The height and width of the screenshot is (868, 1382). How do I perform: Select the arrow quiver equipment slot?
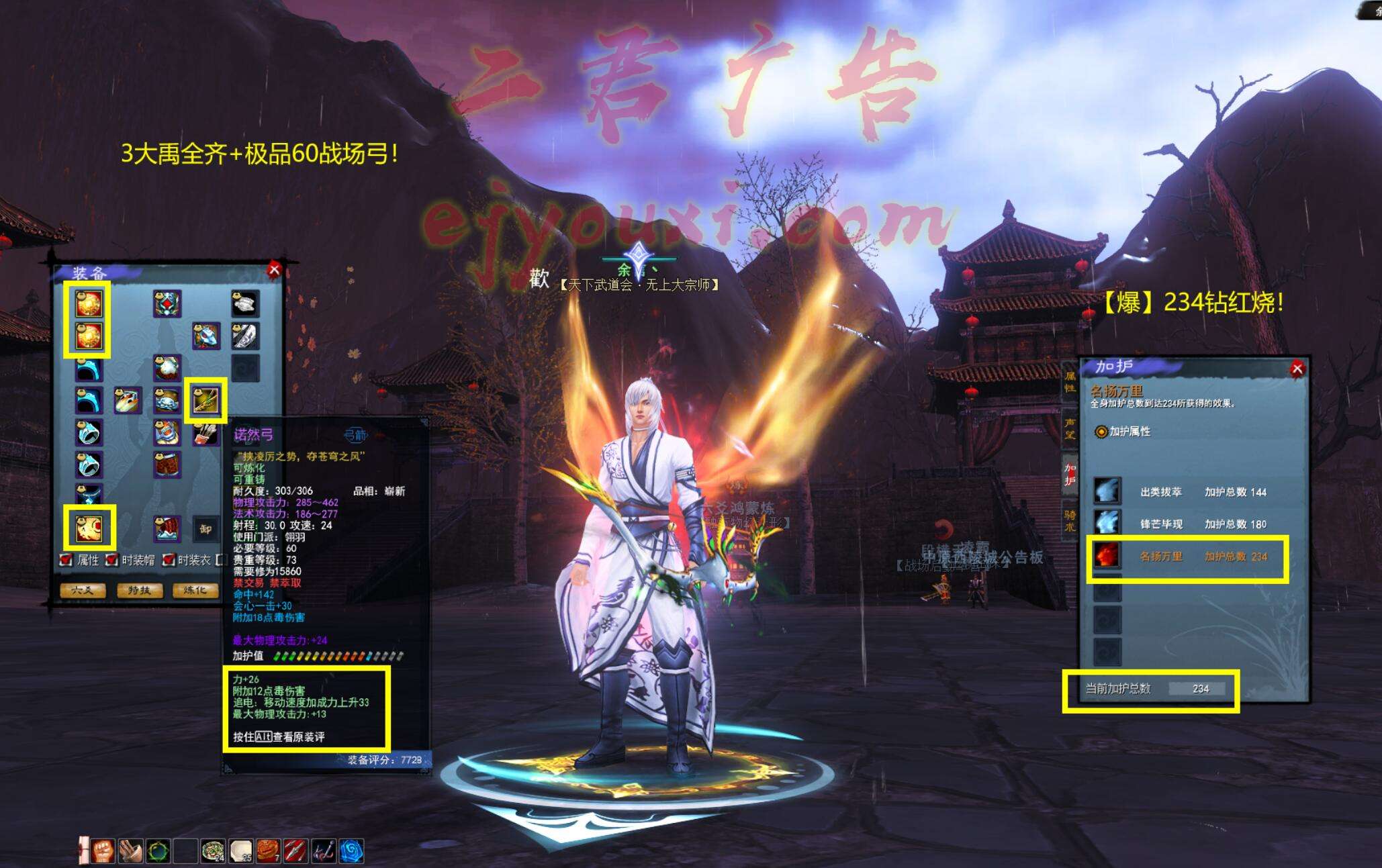pyautogui.click(x=206, y=434)
